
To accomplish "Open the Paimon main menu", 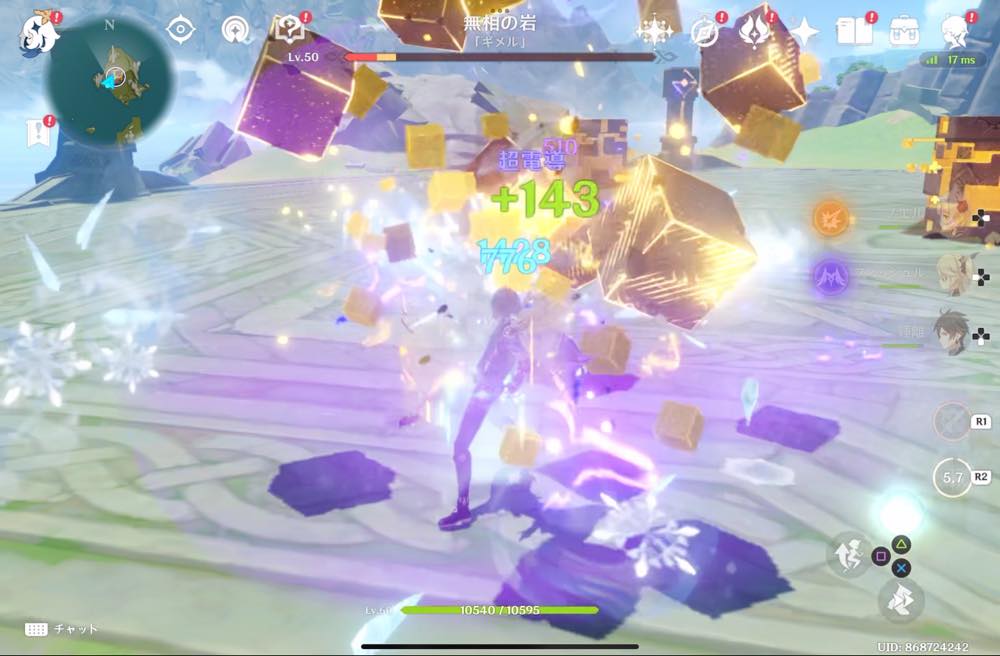I will coord(38,33).
